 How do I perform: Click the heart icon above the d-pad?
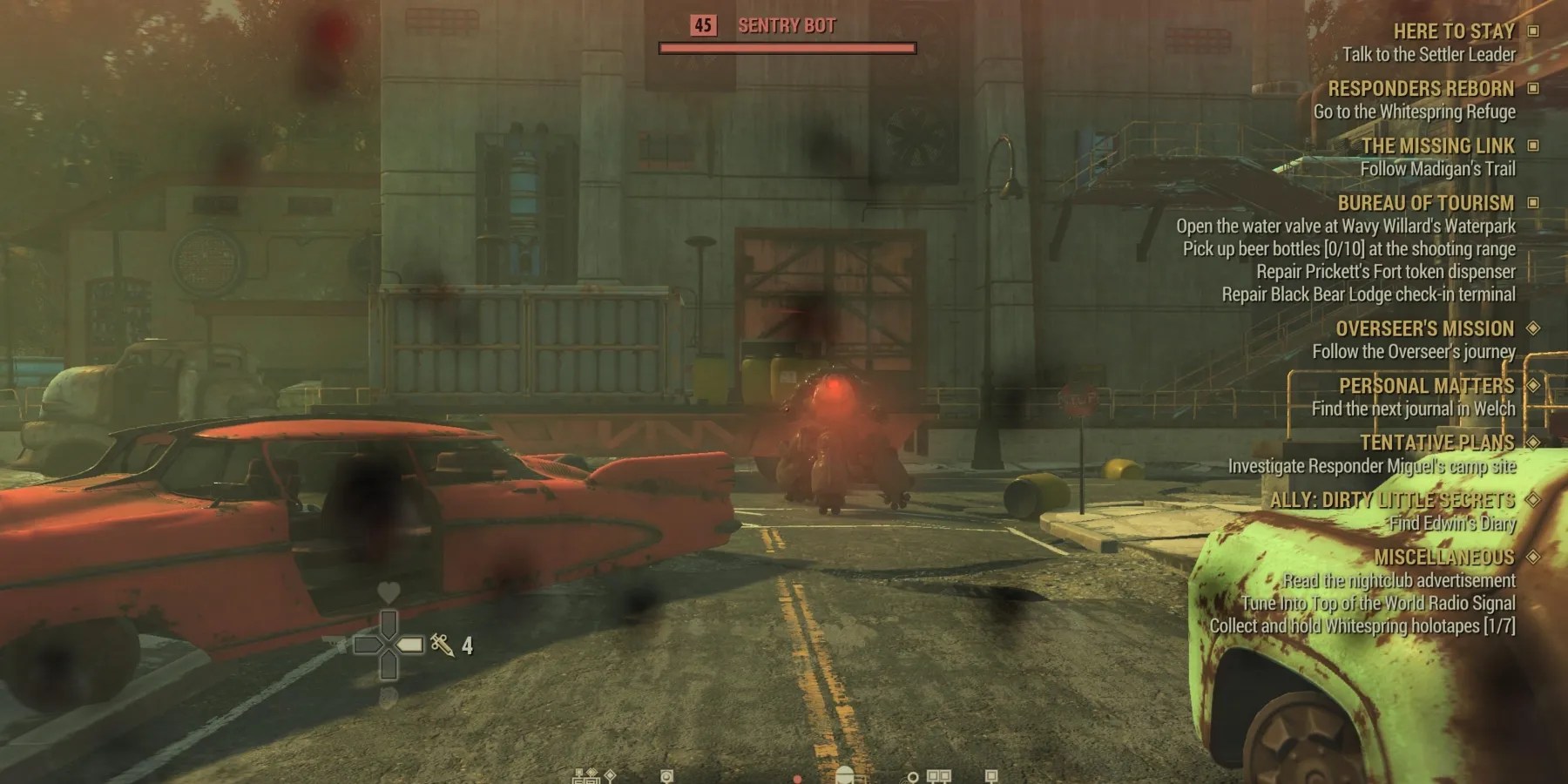point(389,590)
